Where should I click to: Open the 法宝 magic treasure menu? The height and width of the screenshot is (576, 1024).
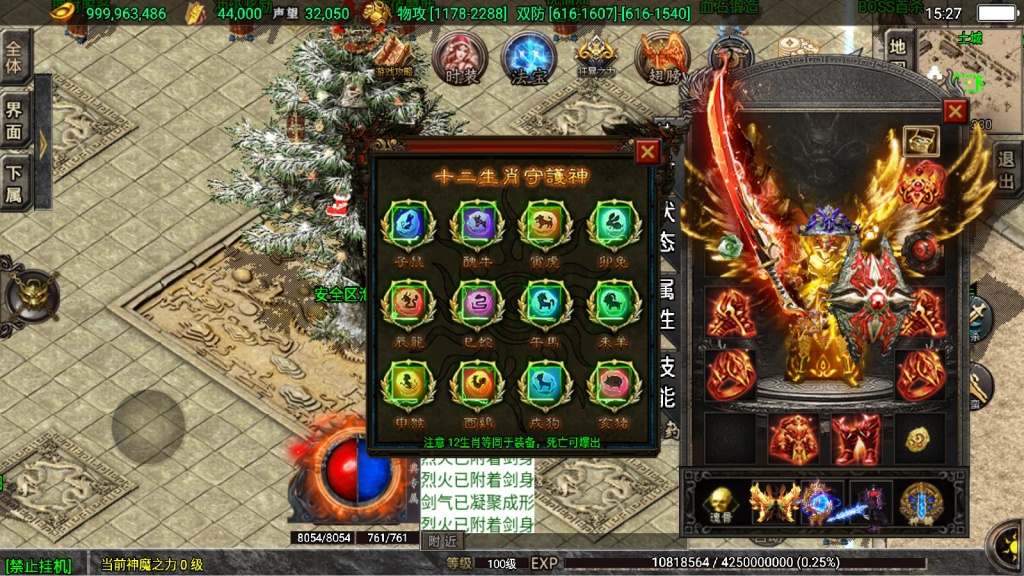pyautogui.click(x=528, y=58)
